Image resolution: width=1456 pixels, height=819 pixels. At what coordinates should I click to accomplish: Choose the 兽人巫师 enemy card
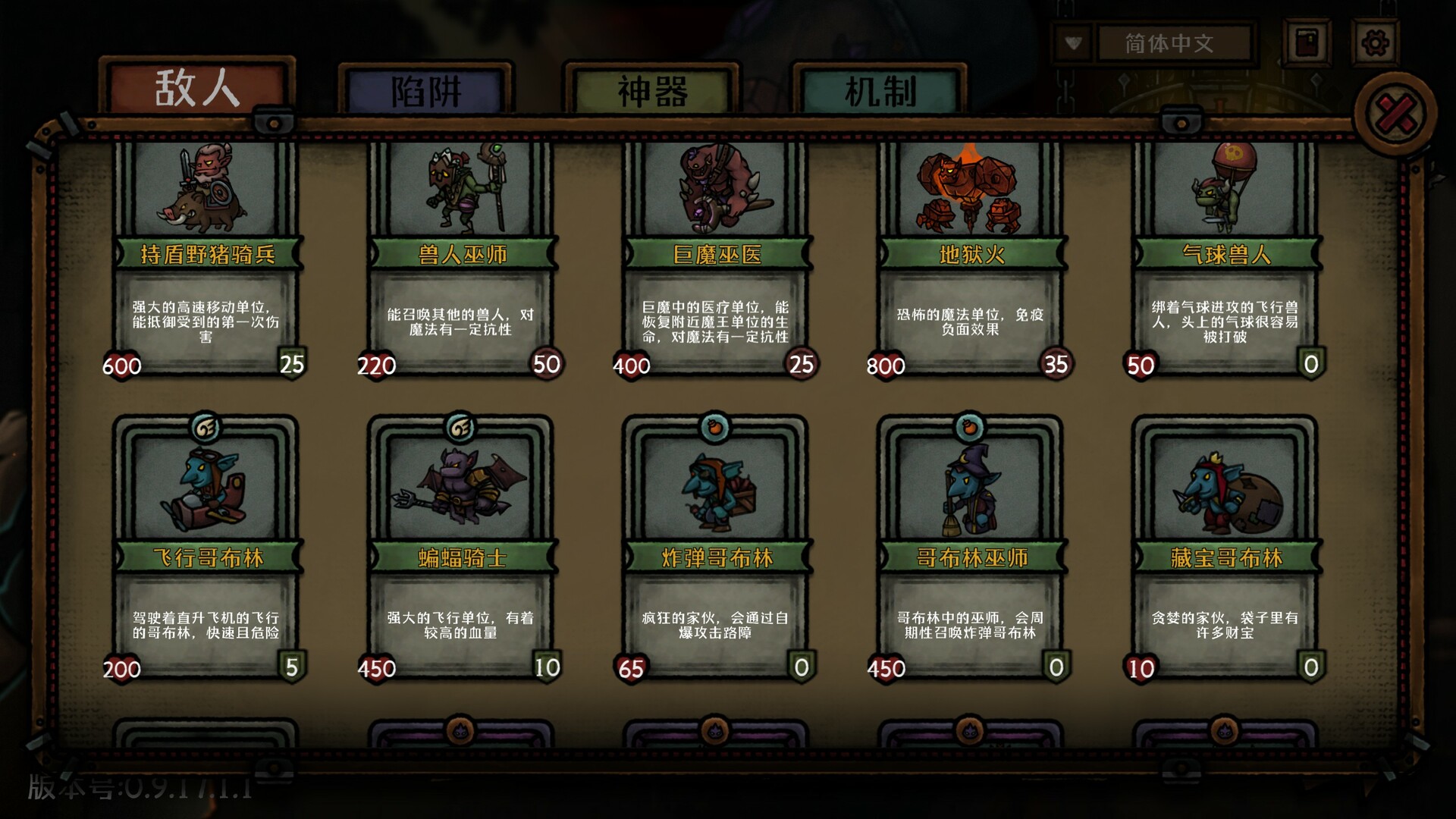pos(461,258)
